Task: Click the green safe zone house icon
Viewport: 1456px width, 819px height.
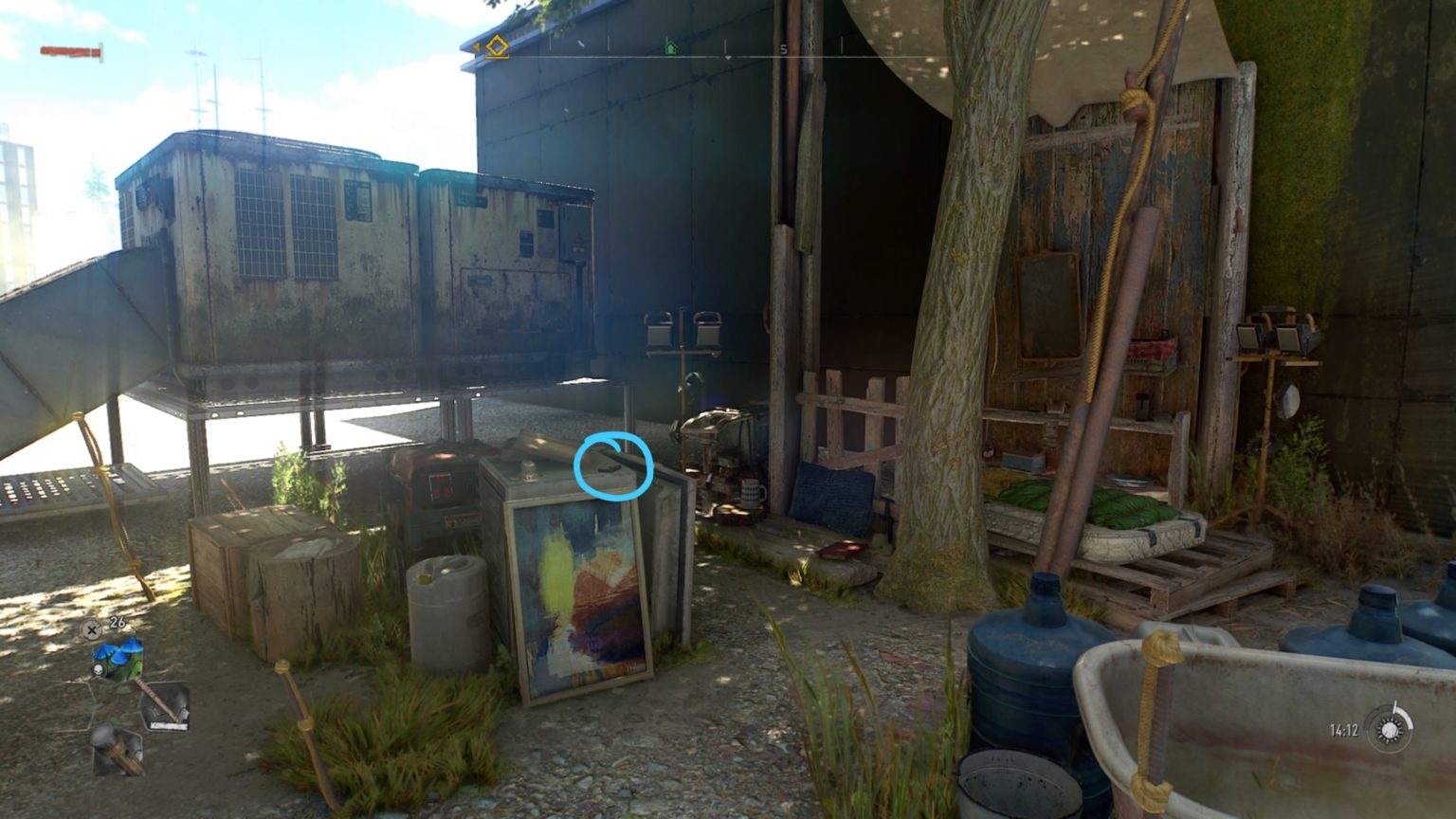Action: [x=670, y=47]
